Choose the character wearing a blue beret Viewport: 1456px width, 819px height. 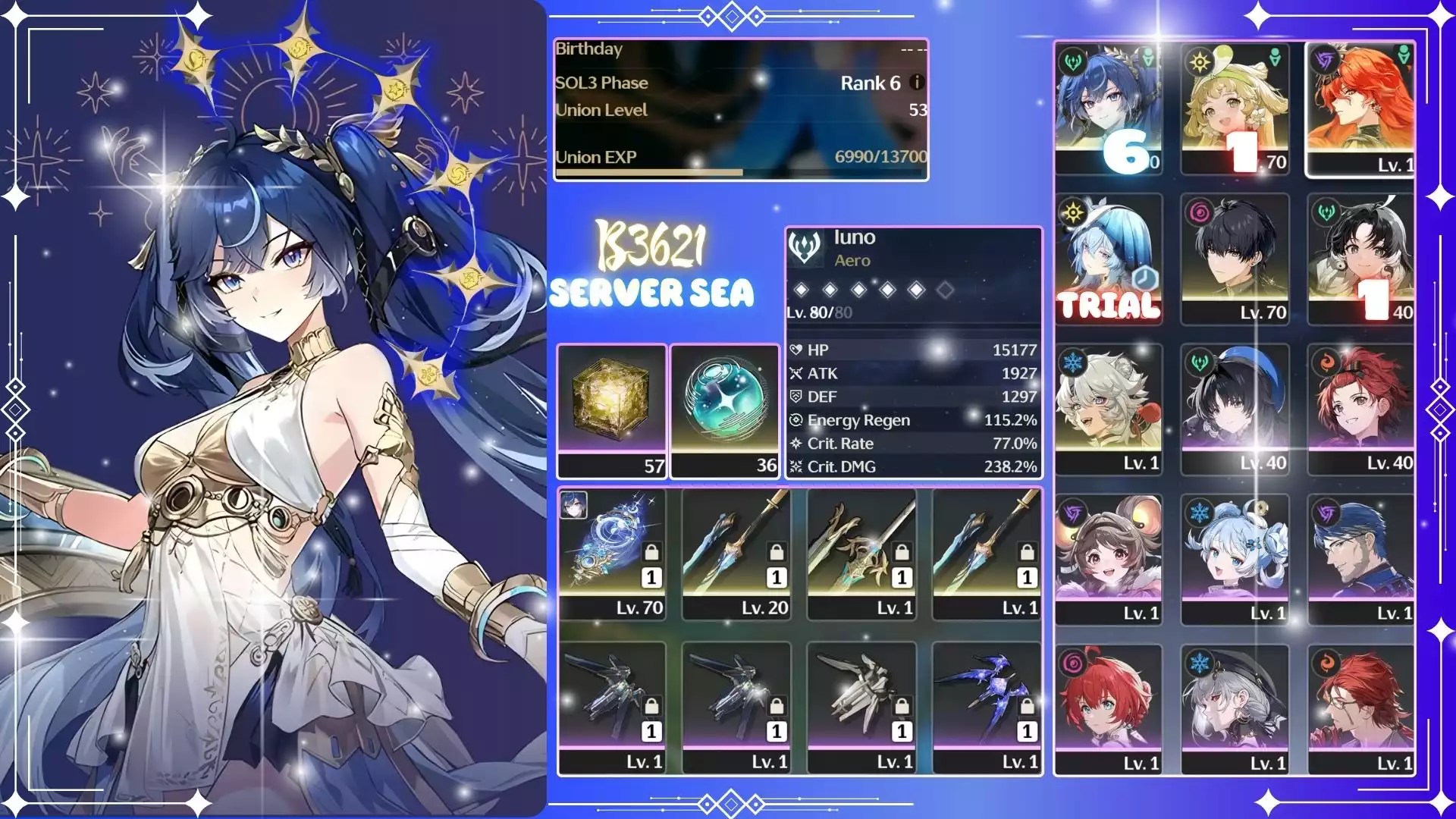pyautogui.click(x=1235, y=408)
